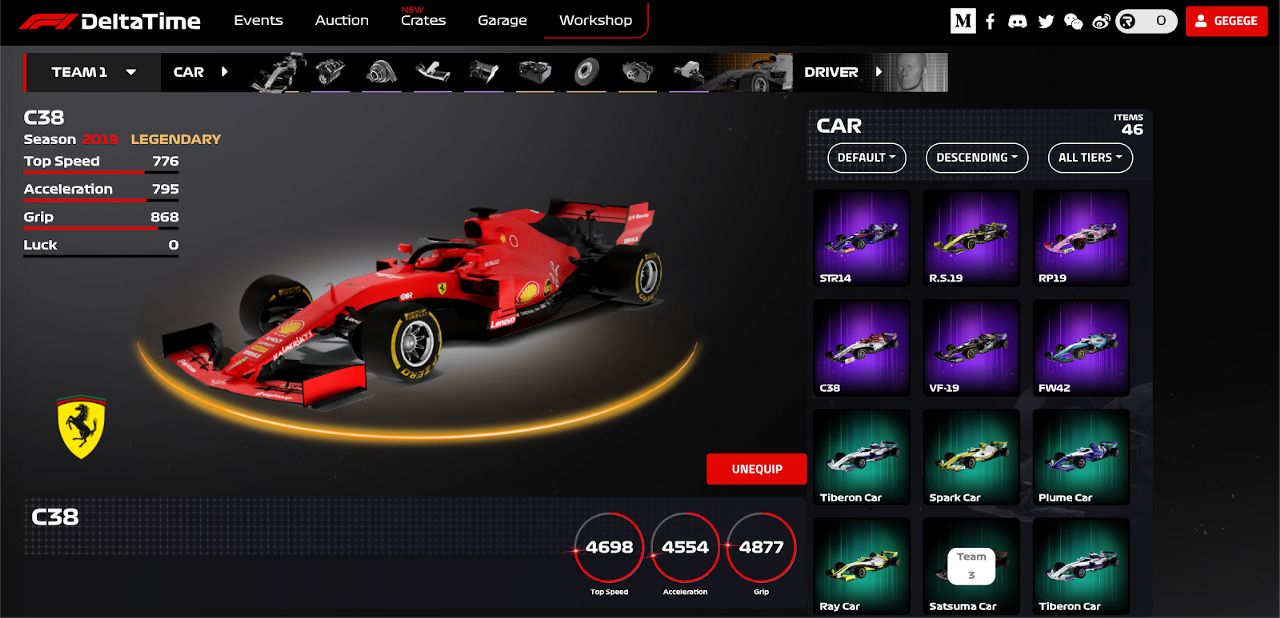Go to the Auction page
Image resolution: width=1280 pixels, height=618 pixels.
[x=341, y=20]
